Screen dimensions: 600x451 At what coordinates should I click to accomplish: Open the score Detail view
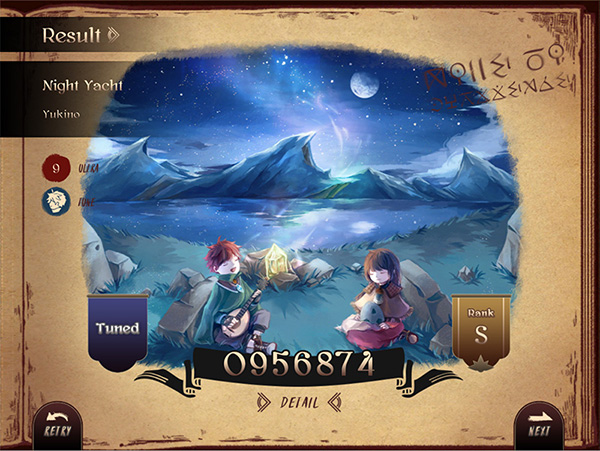point(299,403)
